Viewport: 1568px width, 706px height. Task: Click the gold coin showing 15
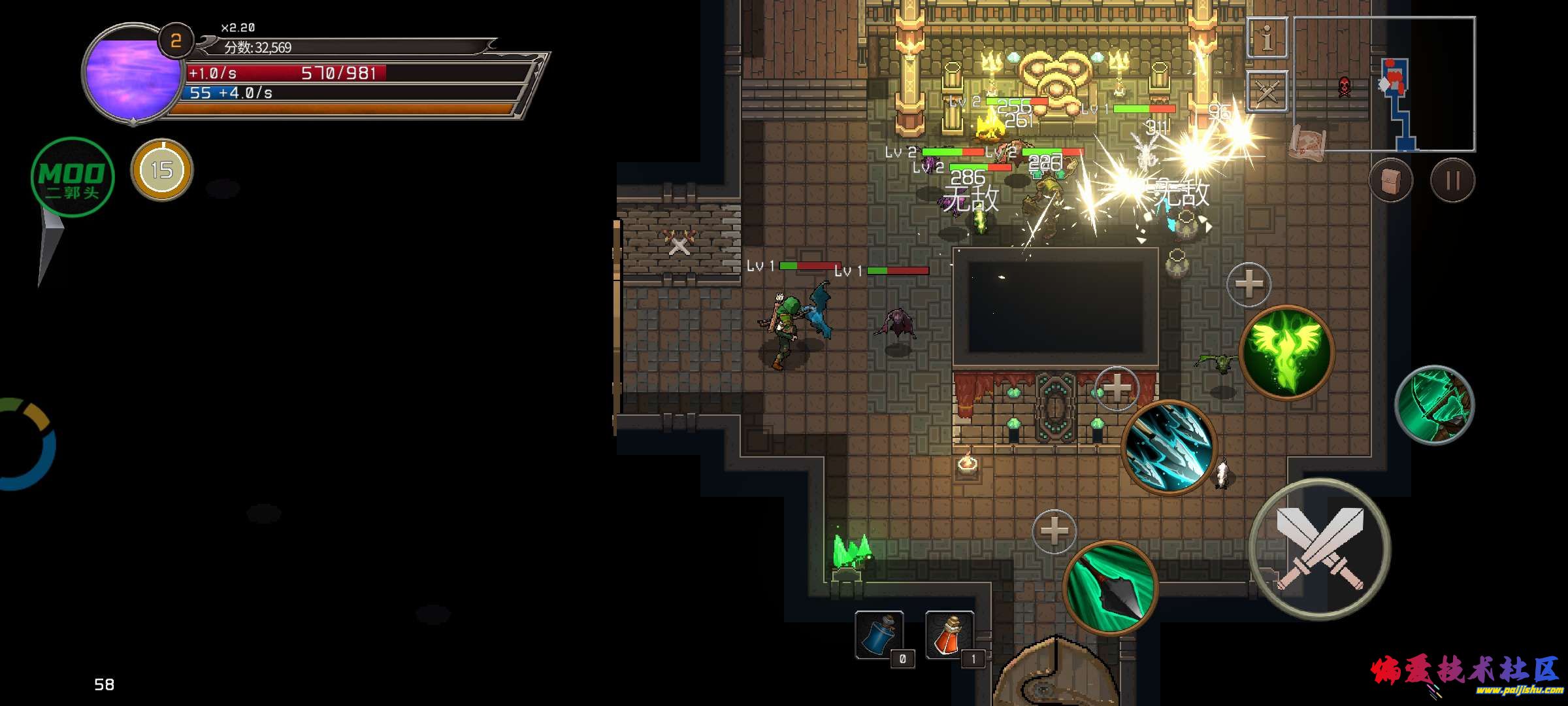tap(162, 171)
